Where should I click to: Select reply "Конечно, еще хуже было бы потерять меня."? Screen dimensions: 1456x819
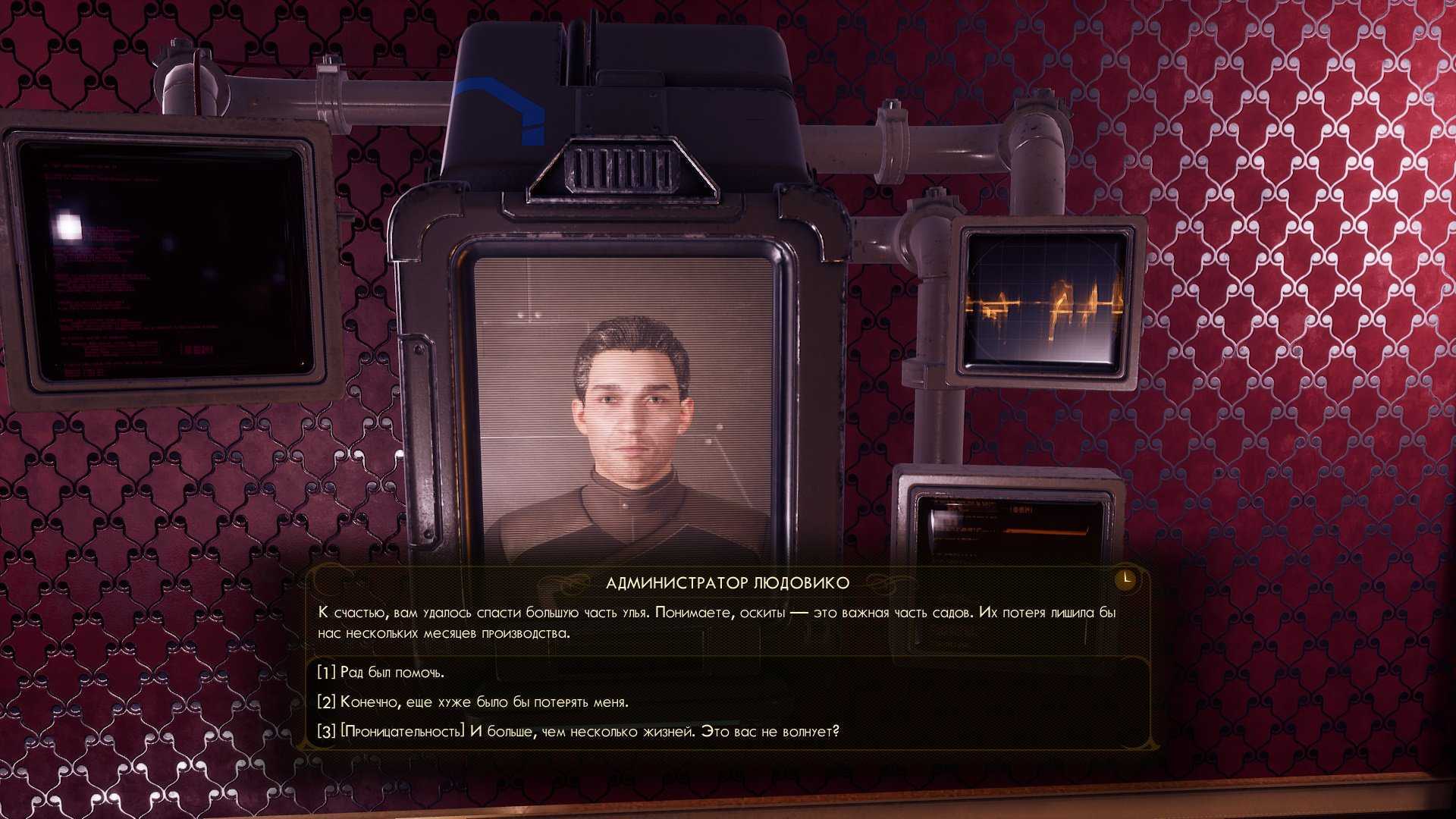[x=473, y=702]
